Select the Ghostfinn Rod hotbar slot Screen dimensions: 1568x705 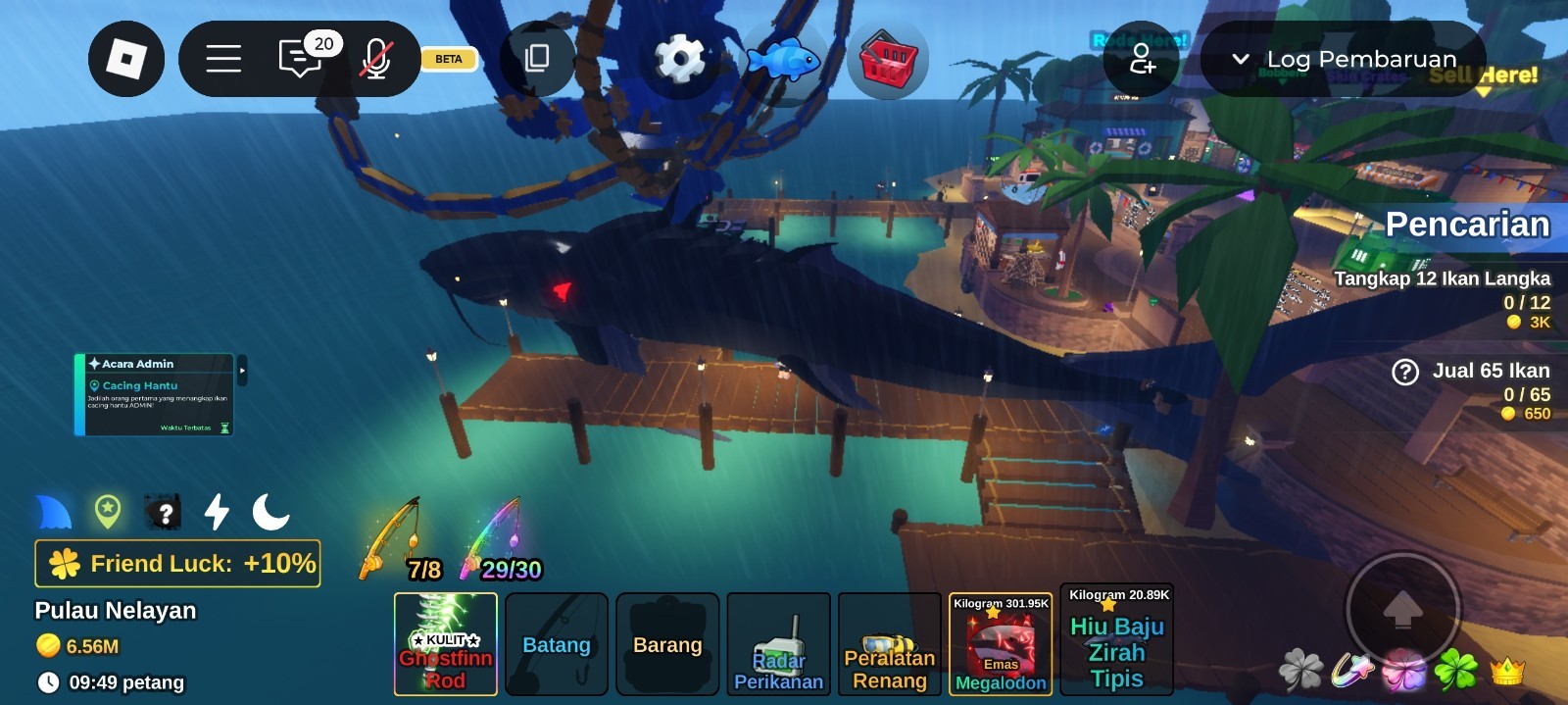pos(446,644)
